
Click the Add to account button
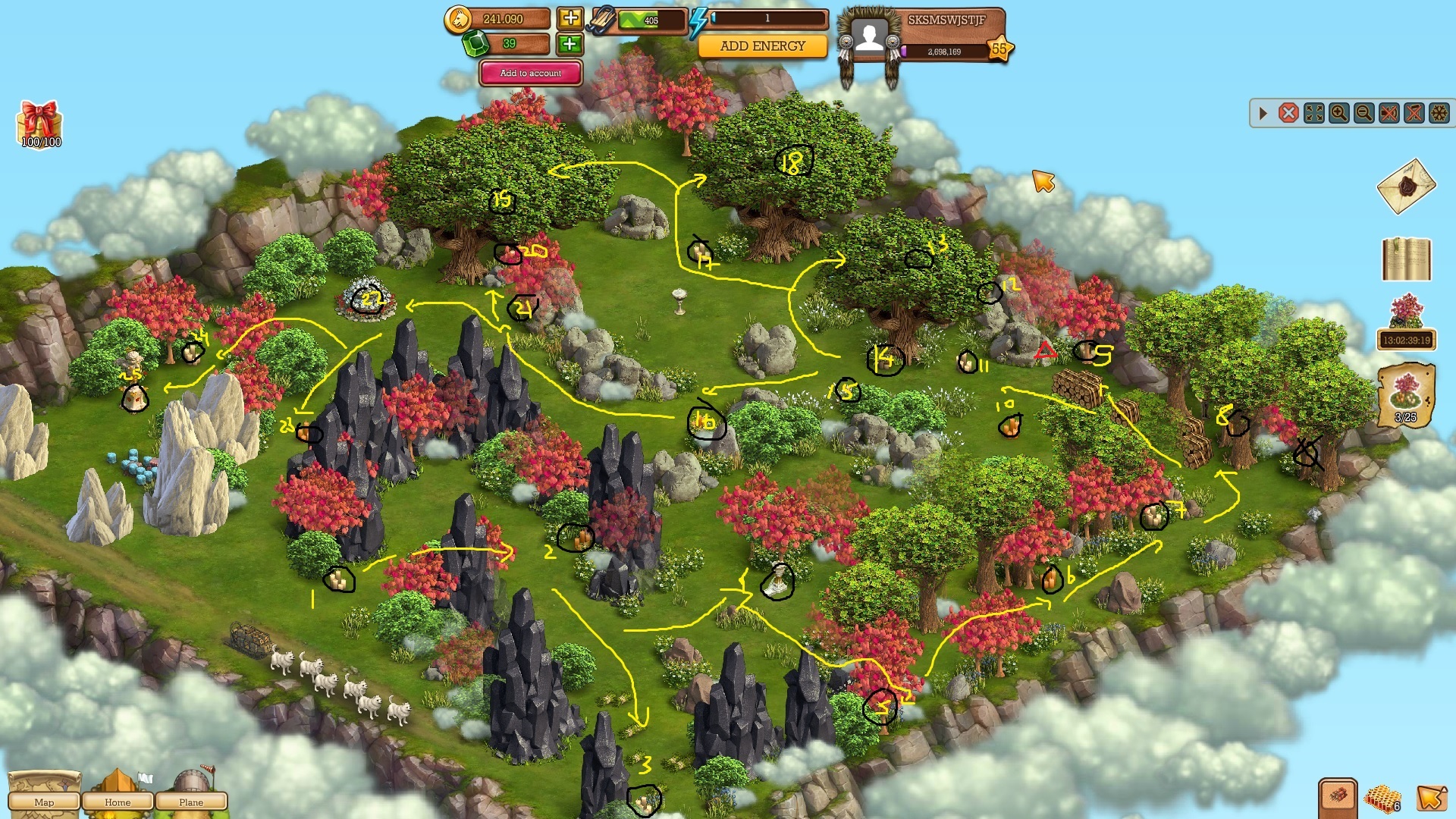click(x=530, y=73)
